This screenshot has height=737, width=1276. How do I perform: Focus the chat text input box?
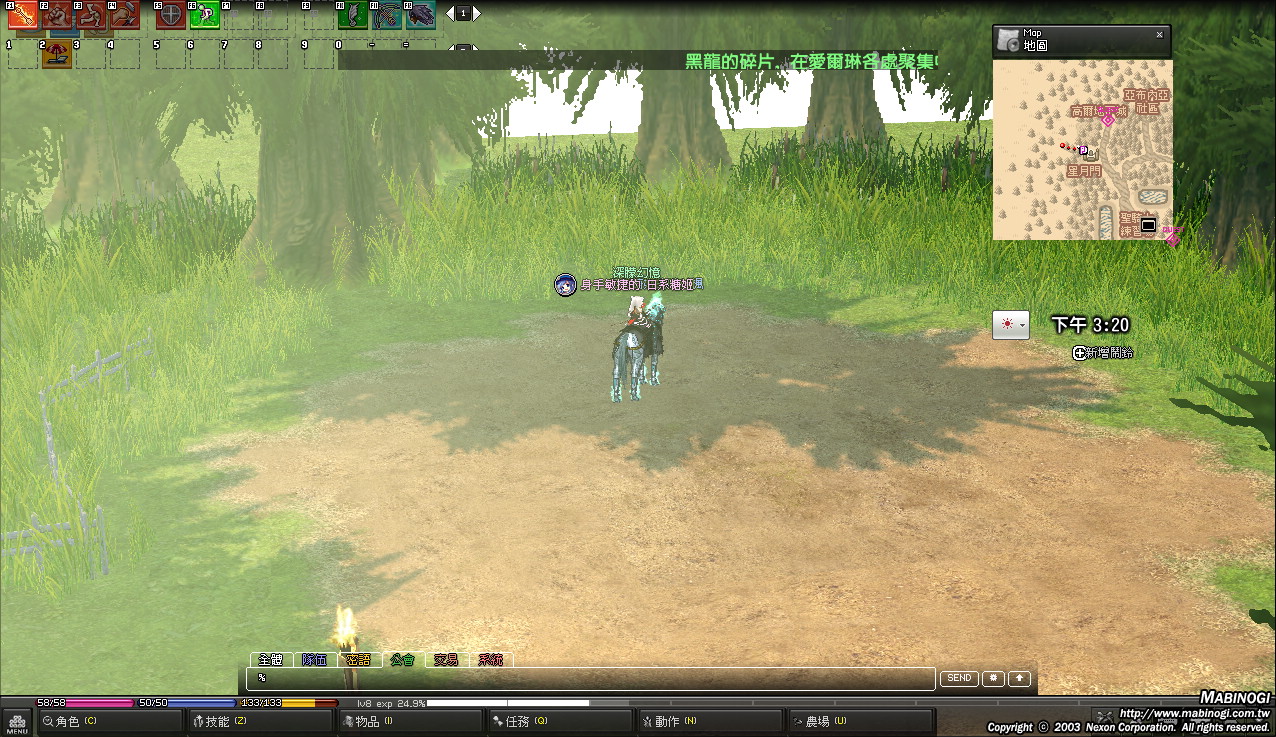point(590,678)
